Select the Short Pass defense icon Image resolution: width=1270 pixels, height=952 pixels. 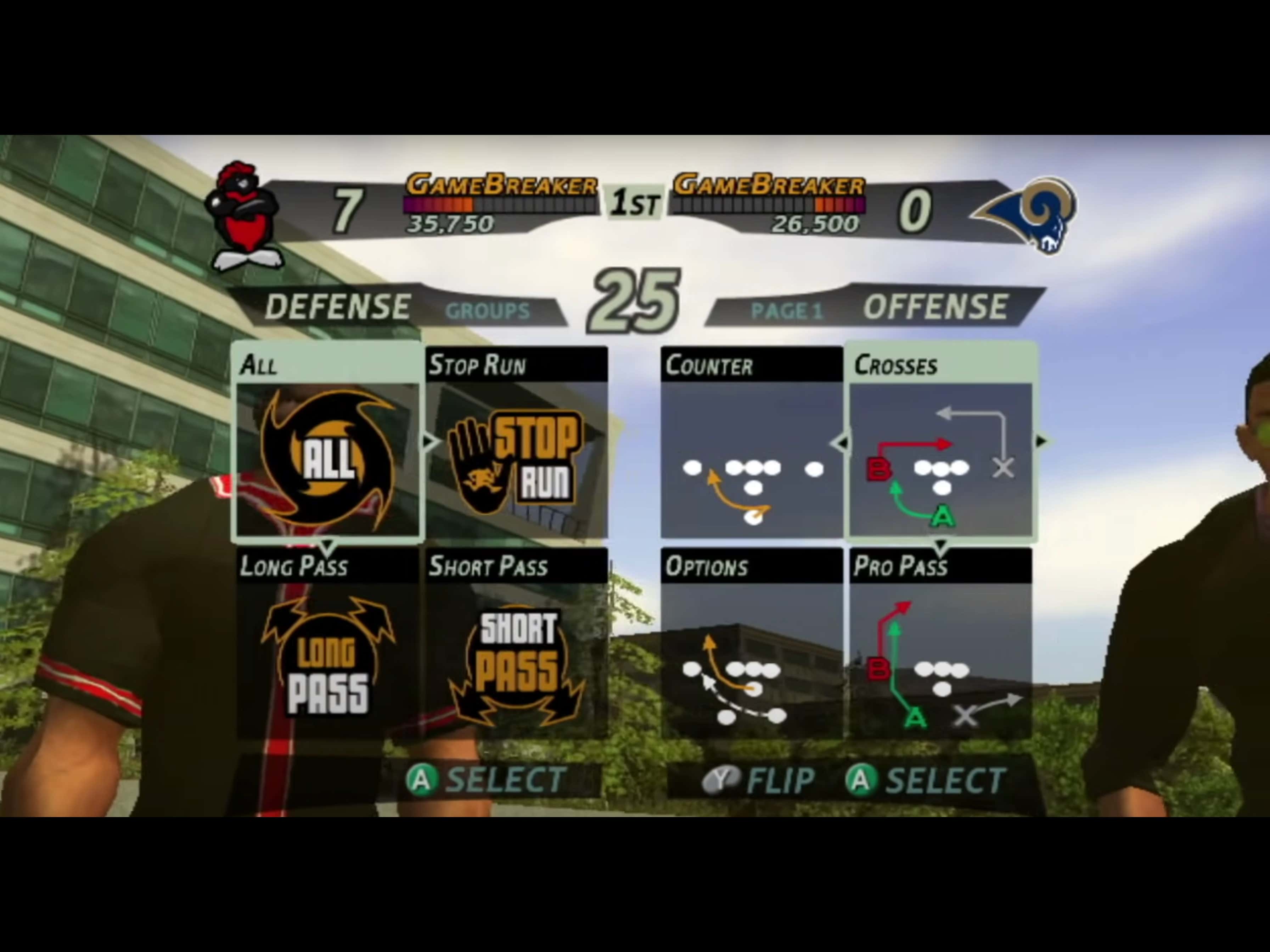pyautogui.click(x=517, y=660)
